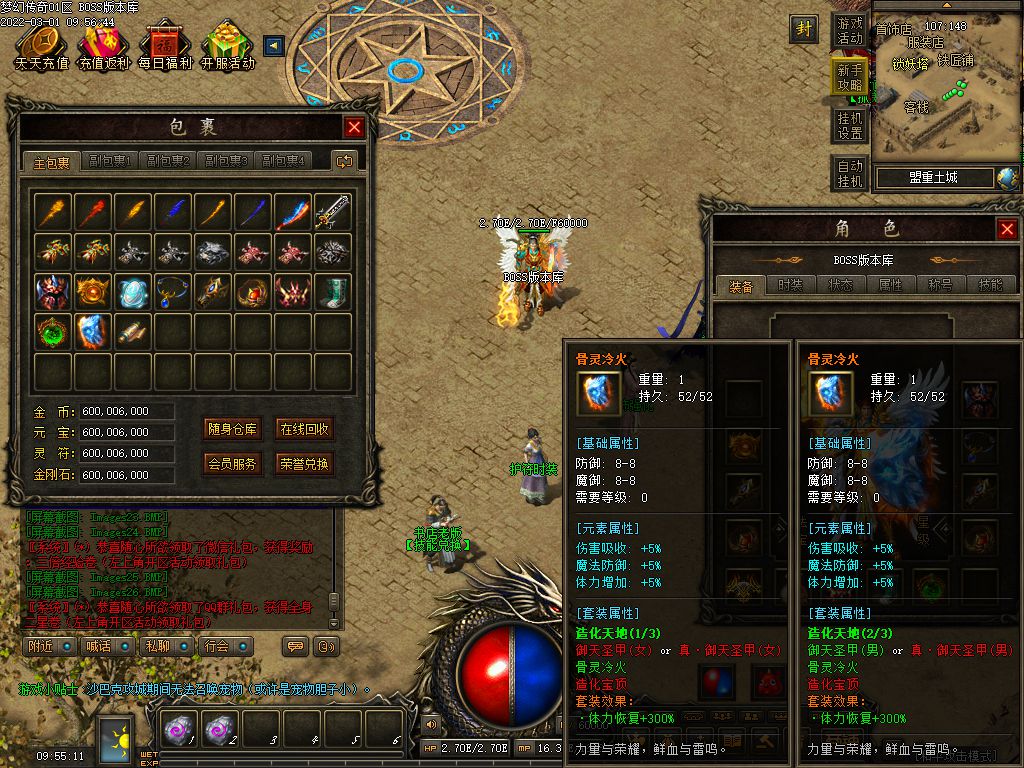Switch to 副包裹1 bag tab
Viewport: 1024px width, 768px height.
point(110,161)
